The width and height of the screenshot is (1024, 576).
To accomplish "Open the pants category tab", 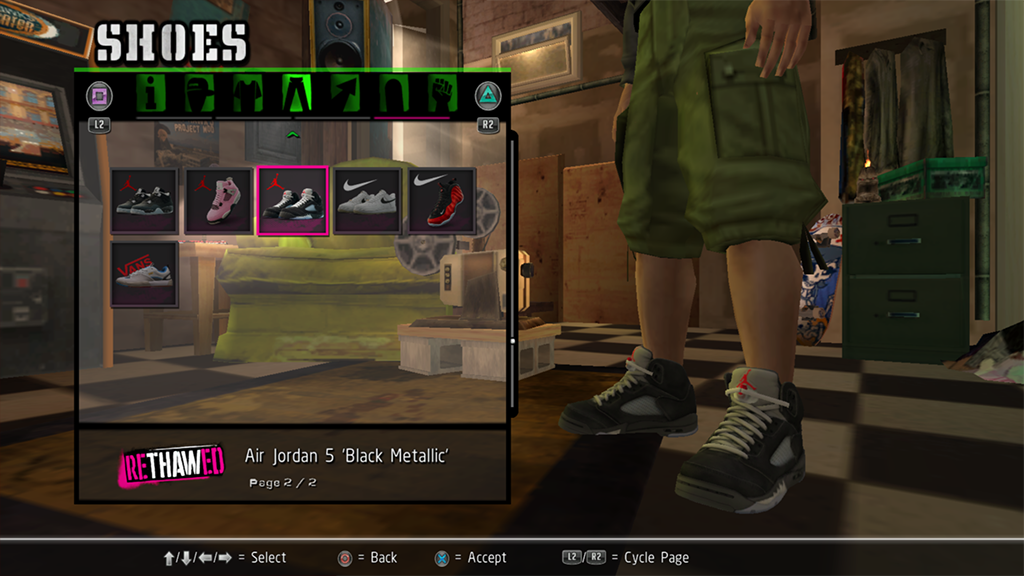I will pyautogui.click(x=297, y=95).
